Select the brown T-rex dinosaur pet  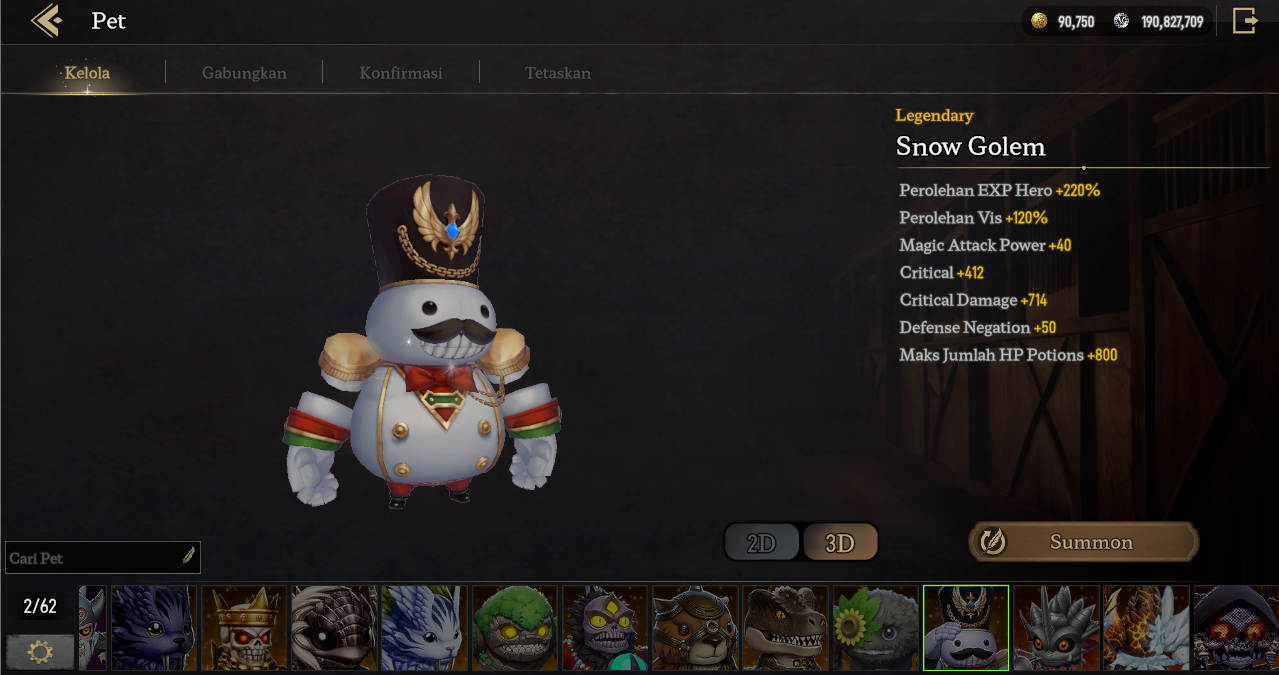[785, 628]
